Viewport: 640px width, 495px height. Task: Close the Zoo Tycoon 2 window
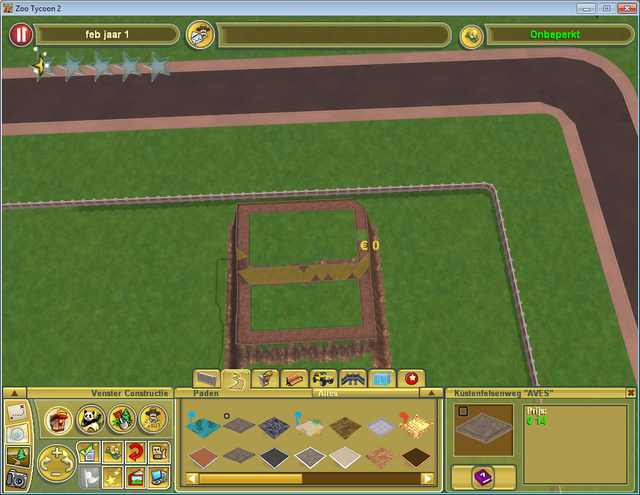[625, 7]
